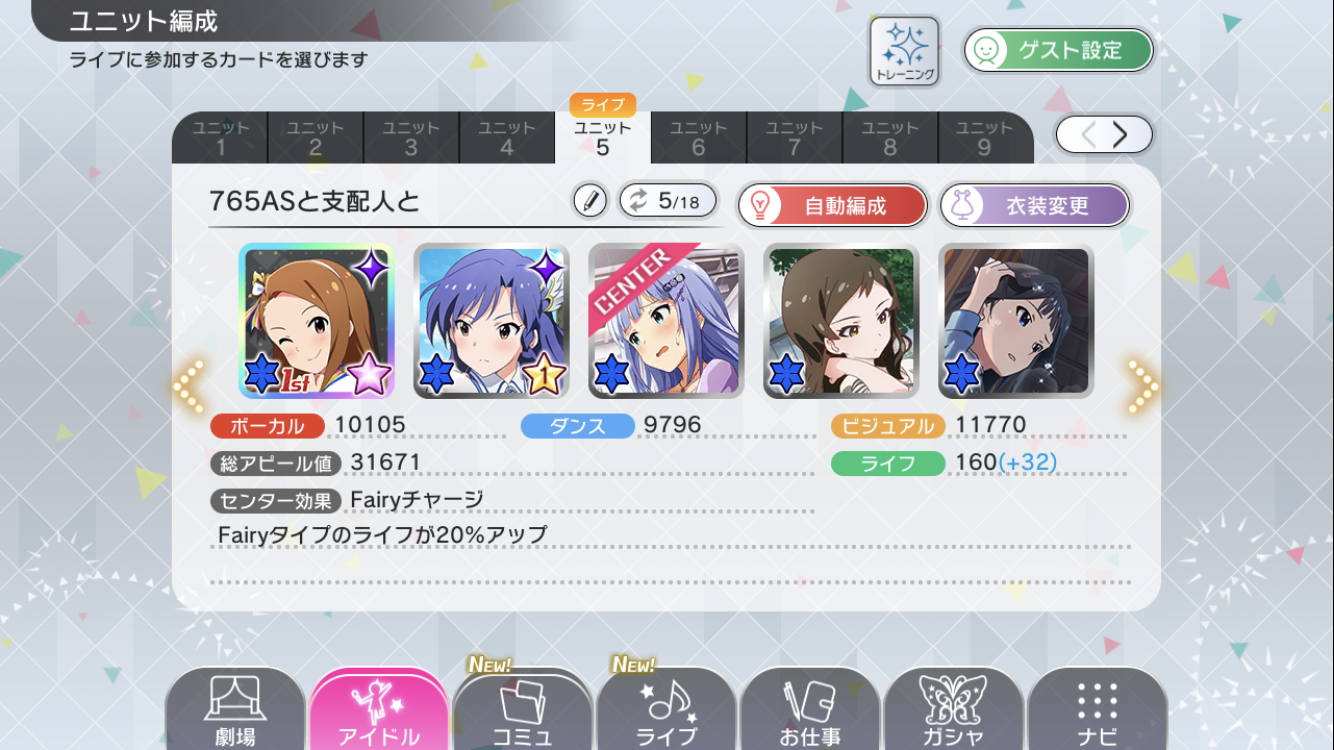Show next unit with right dotted arrow
1334x750 pixels.
1142,385
